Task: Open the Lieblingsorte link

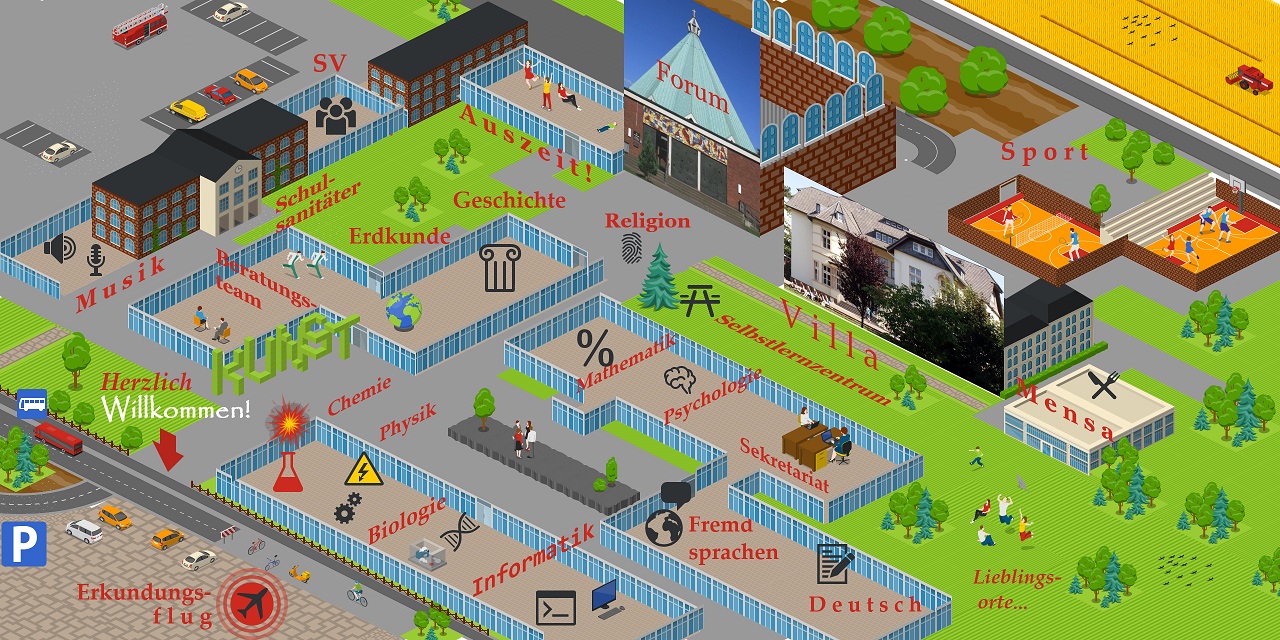Action: pyautogui.click(x=1015, y=590)
